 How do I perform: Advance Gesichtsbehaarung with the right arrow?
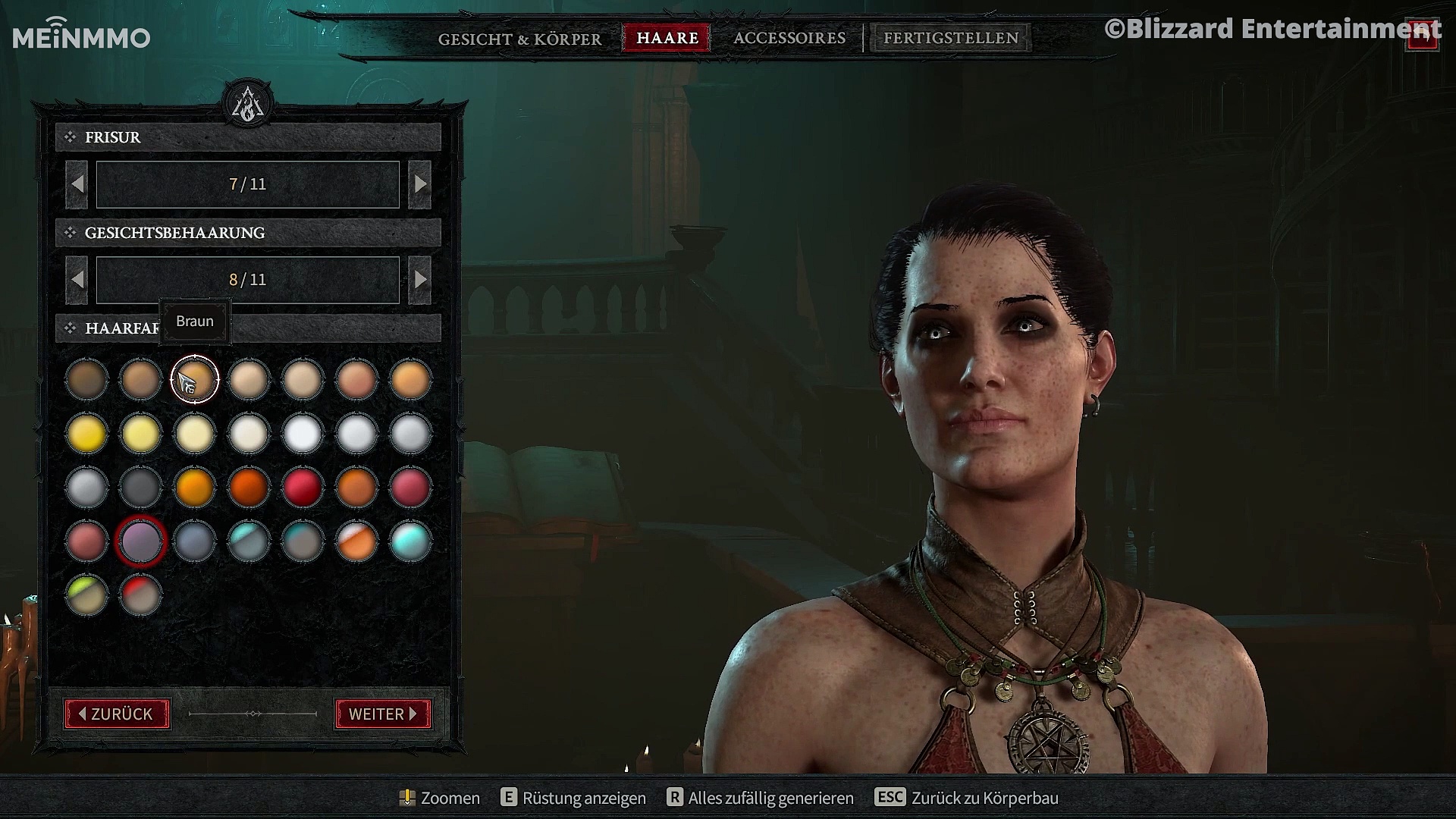pos(419,280)
